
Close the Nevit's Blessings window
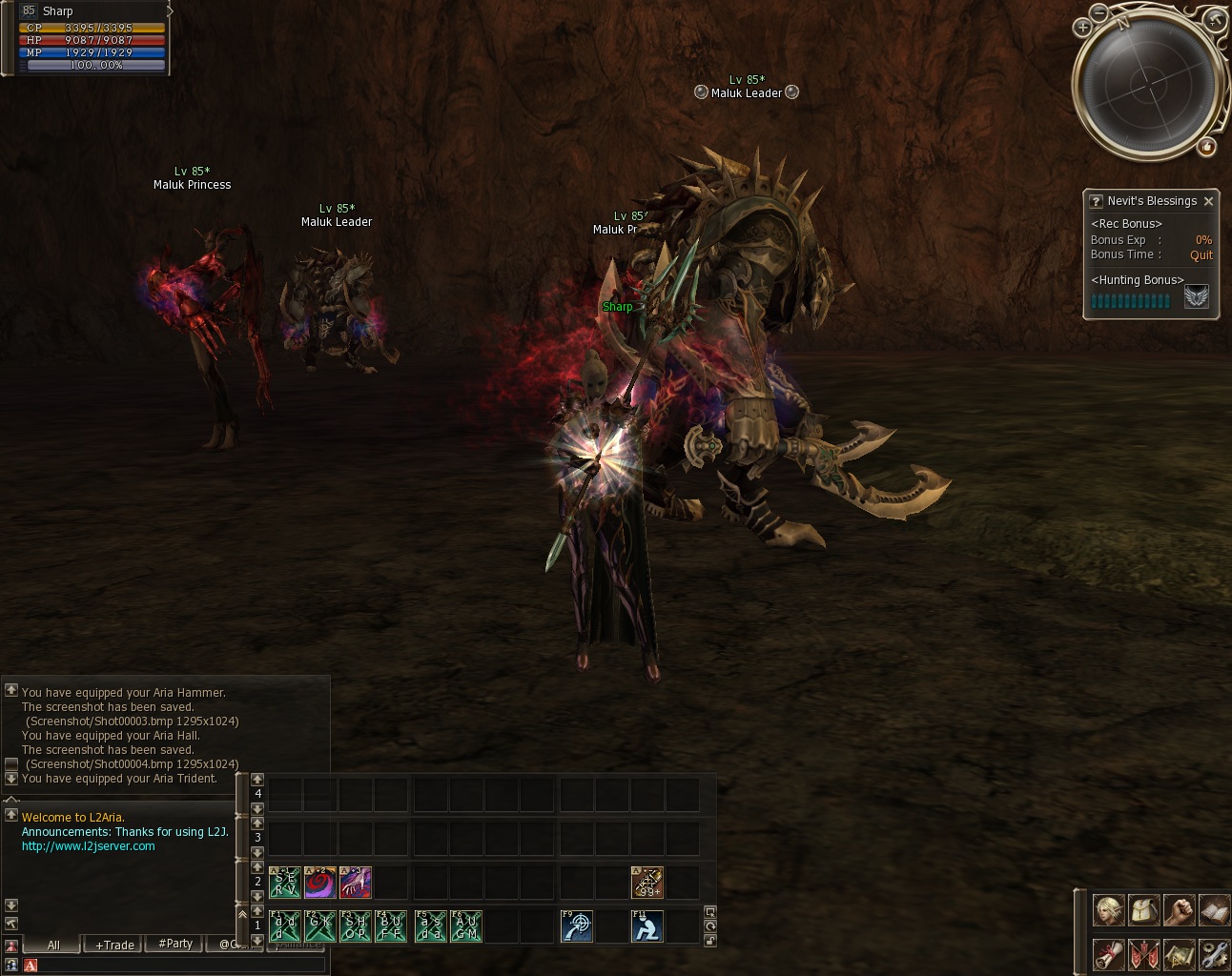(1208, 201)
